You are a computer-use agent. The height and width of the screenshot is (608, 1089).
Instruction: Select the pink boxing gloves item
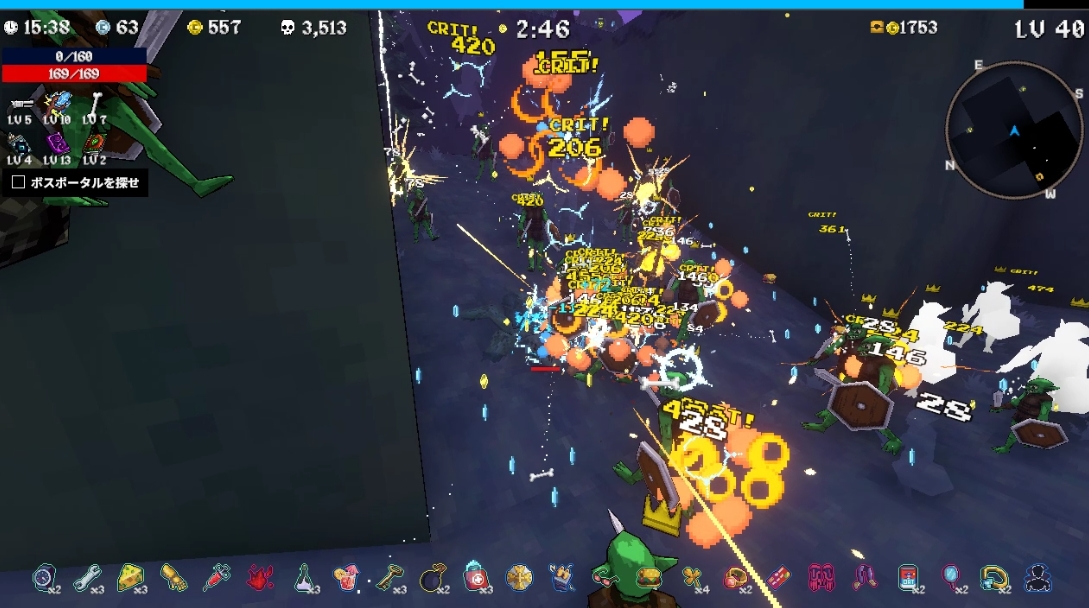[821, 576]
